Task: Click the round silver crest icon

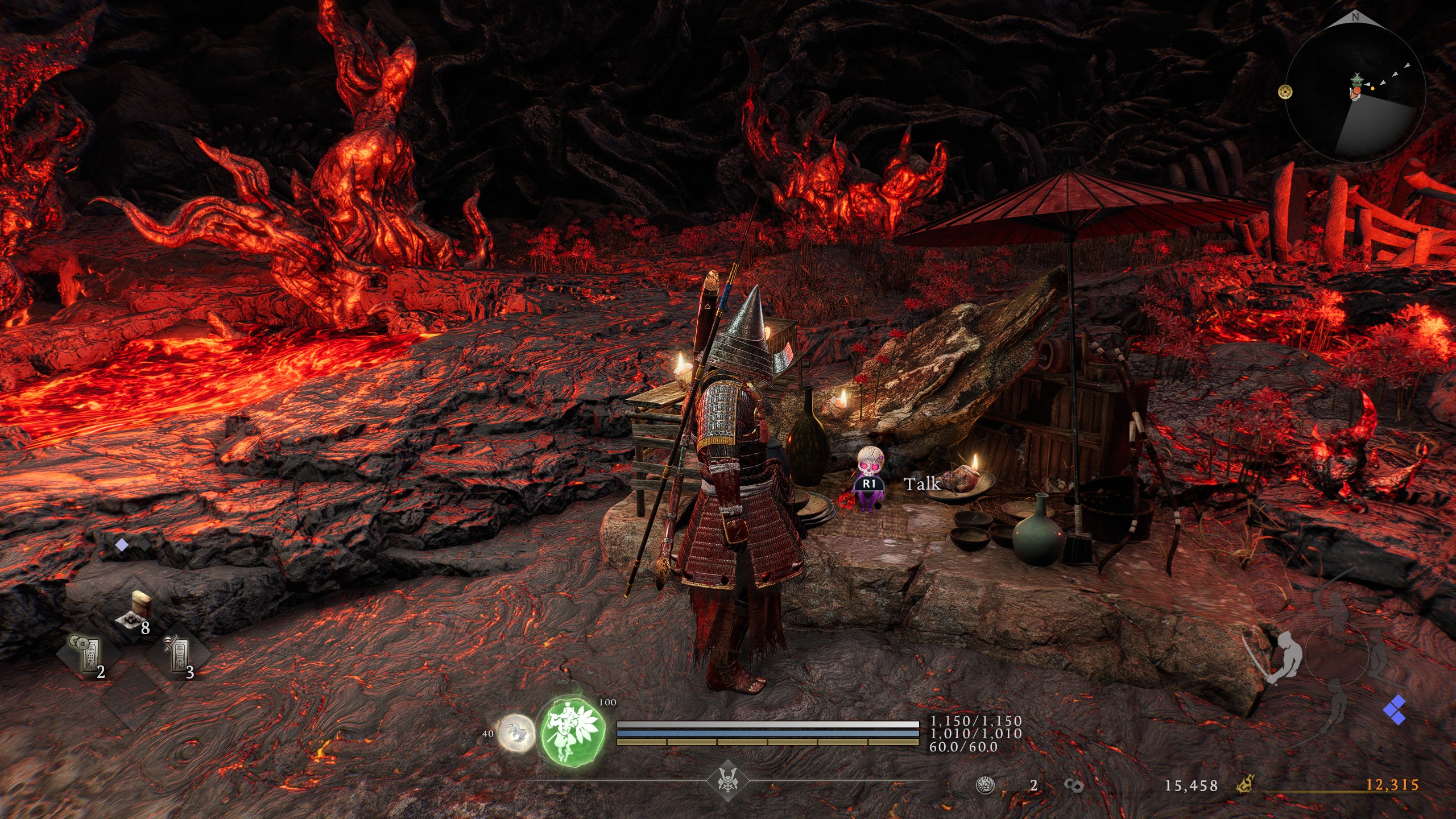Action: click(x=985, y=785)
